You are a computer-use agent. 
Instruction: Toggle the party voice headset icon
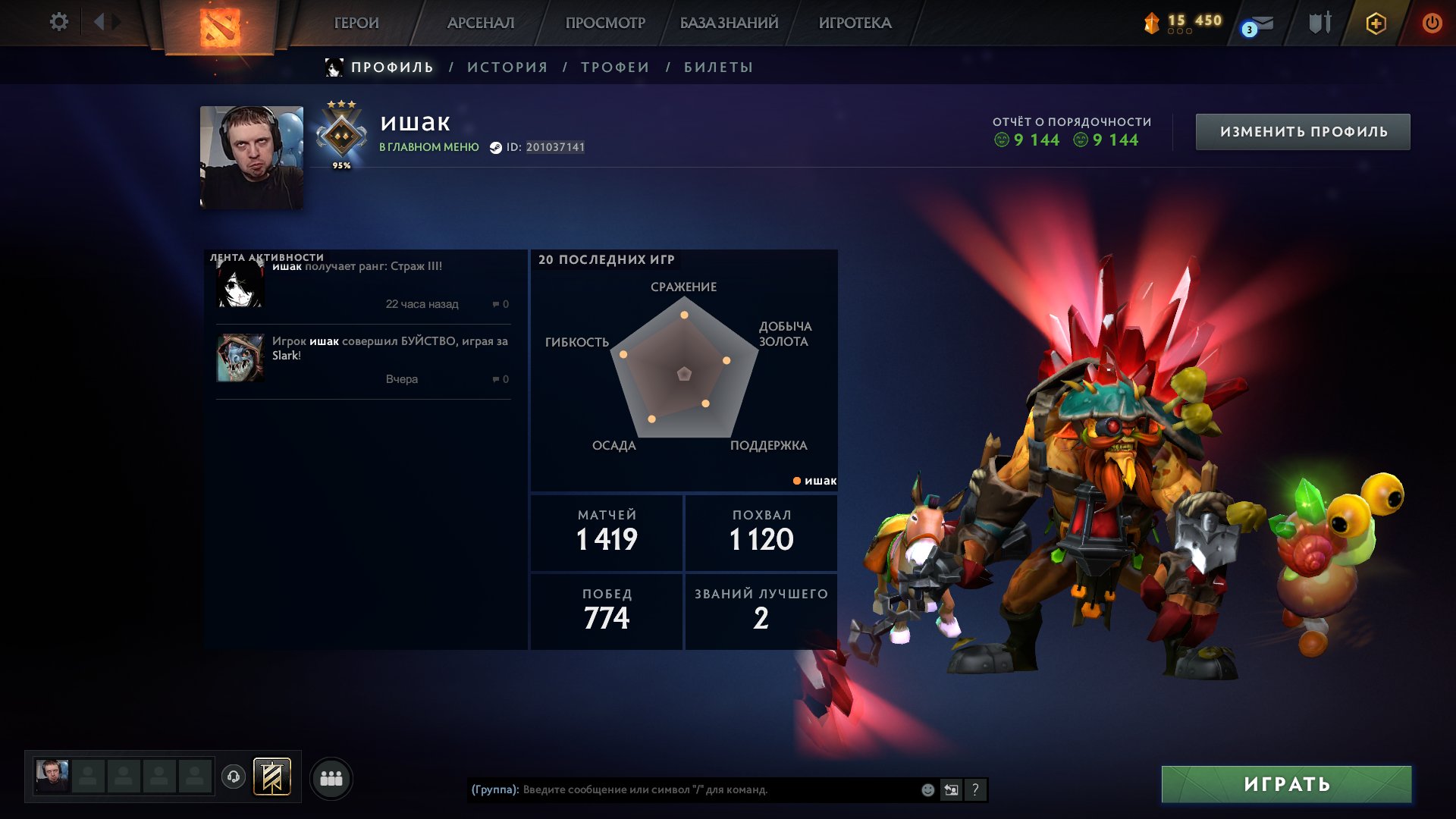(x=234, y=777)
